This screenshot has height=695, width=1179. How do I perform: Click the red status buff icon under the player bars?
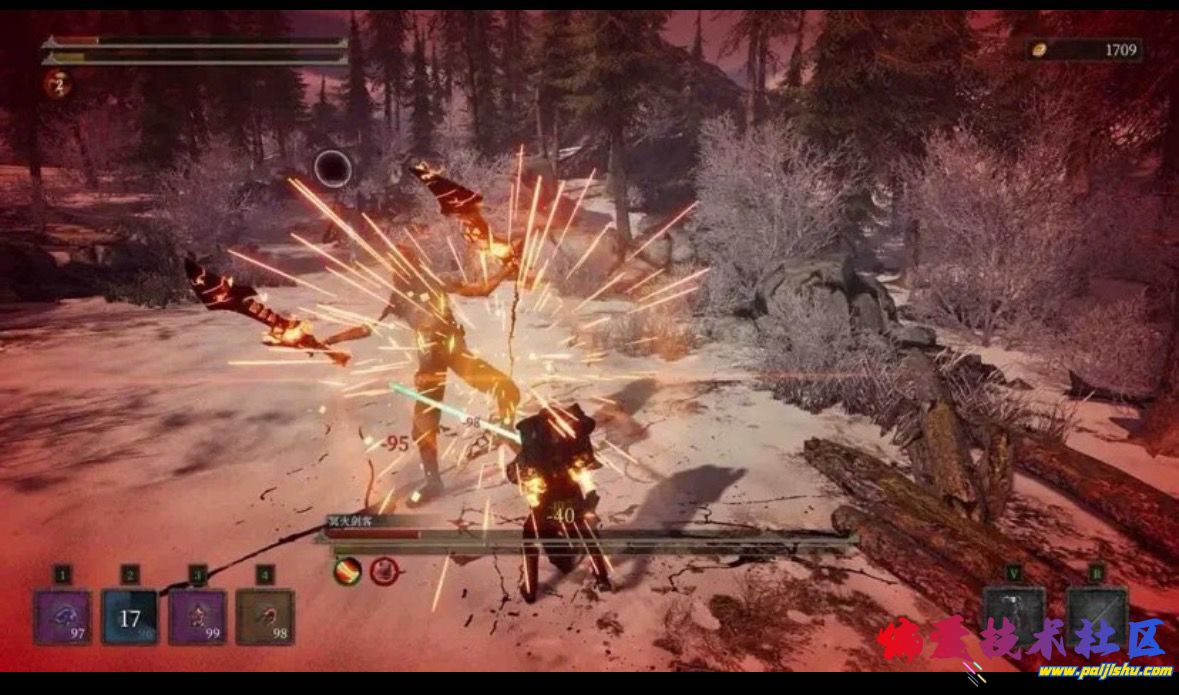pos(56,83)
